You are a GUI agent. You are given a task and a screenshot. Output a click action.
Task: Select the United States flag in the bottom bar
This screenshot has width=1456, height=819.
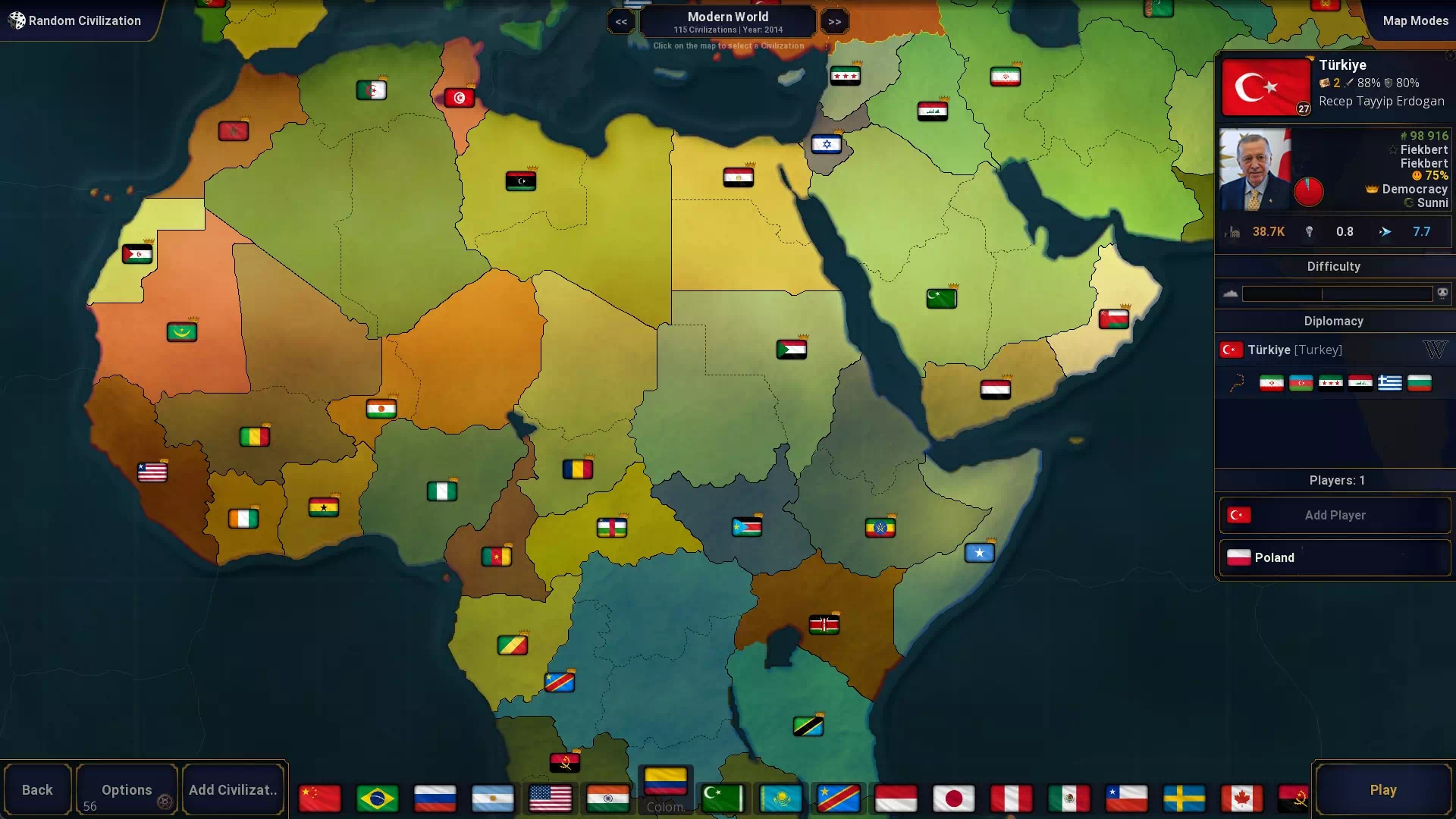click(x=550, y=798)
